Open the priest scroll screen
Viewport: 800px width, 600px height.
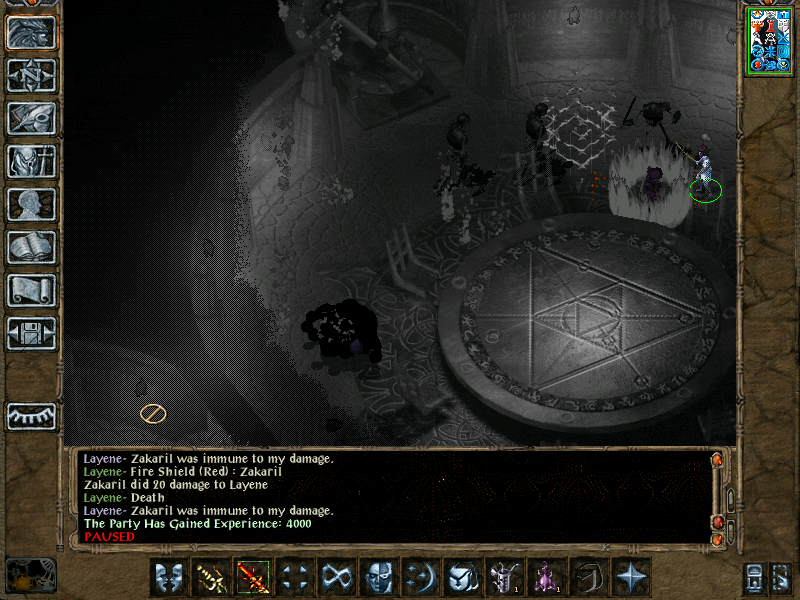pos(31,290)
